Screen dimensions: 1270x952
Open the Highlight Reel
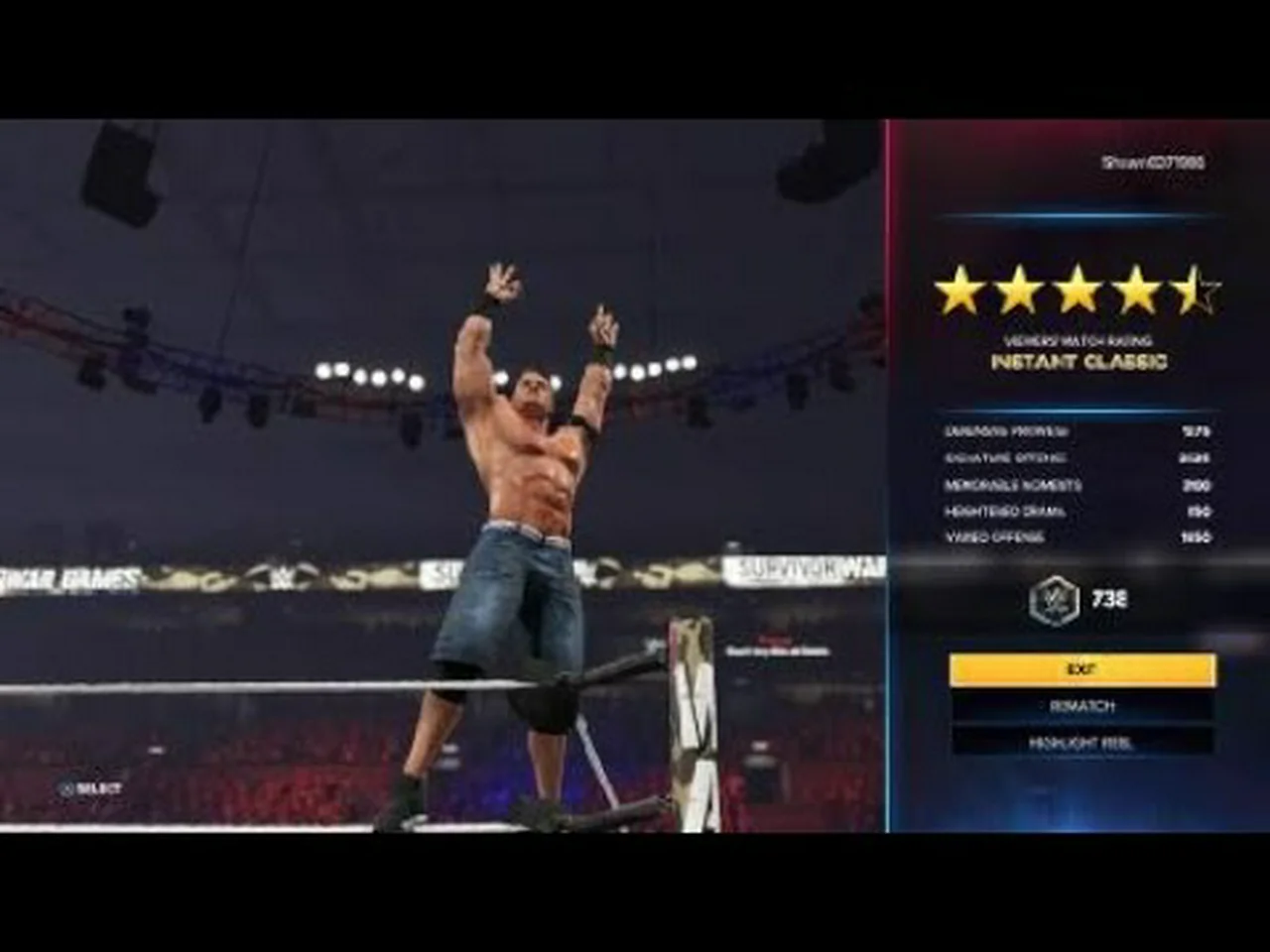1081,742
